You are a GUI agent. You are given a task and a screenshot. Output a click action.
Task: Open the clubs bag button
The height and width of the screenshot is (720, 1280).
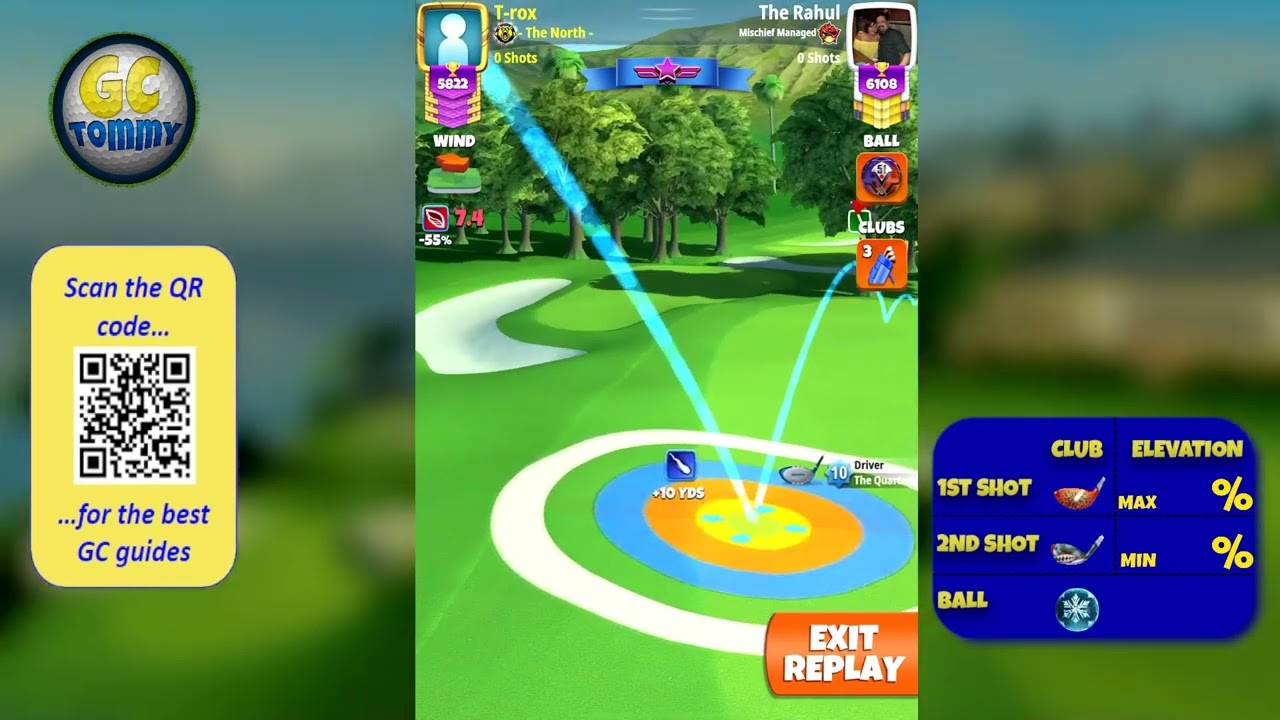coord(882,265)
